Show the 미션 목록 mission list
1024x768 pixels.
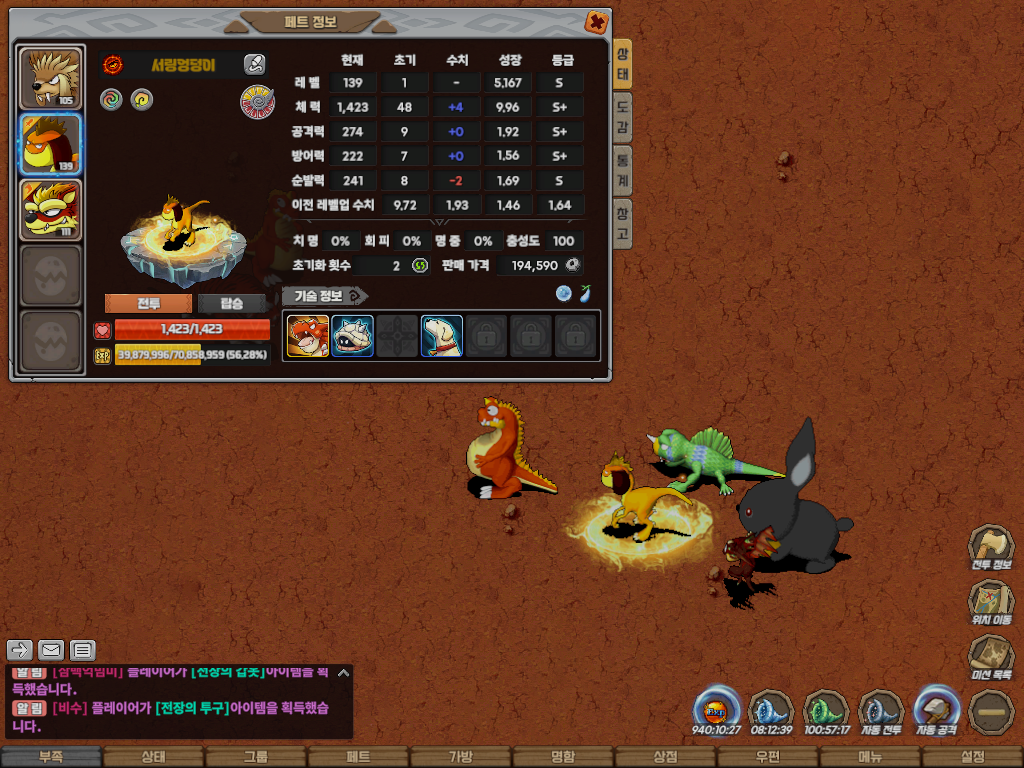pos(990,656)
